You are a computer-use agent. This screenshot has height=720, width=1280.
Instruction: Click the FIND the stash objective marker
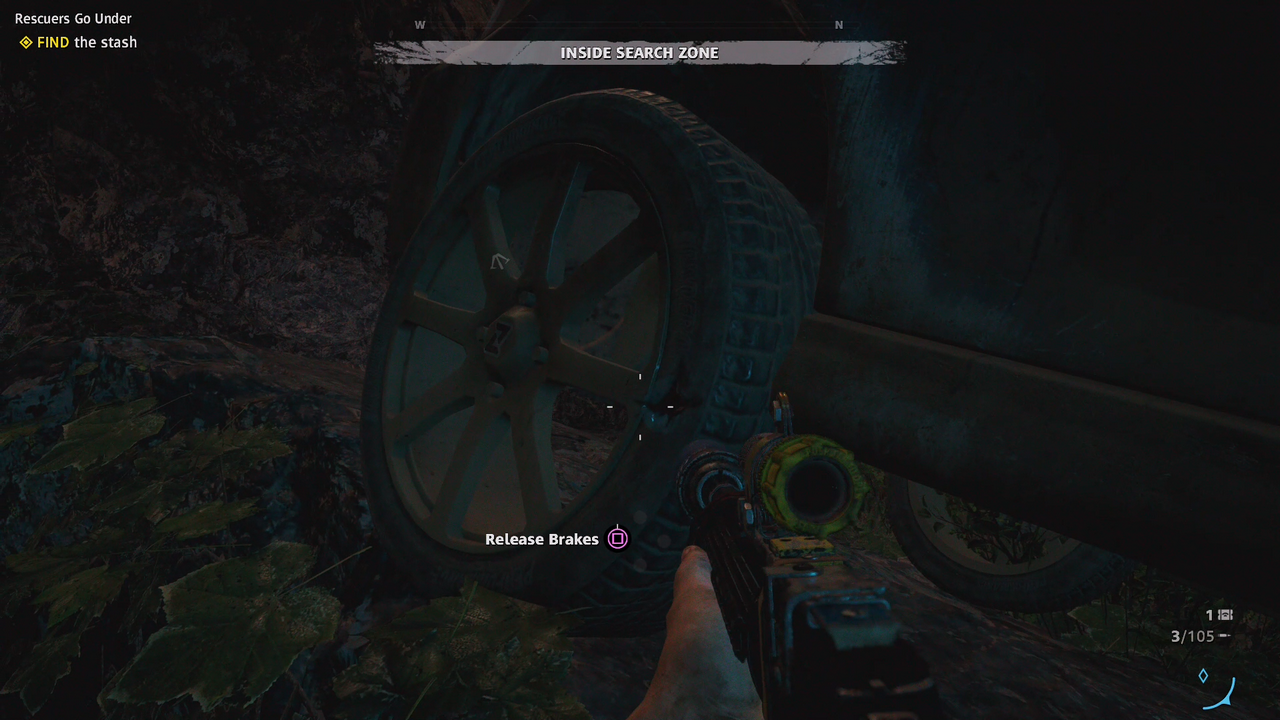[x=26, y=42]
